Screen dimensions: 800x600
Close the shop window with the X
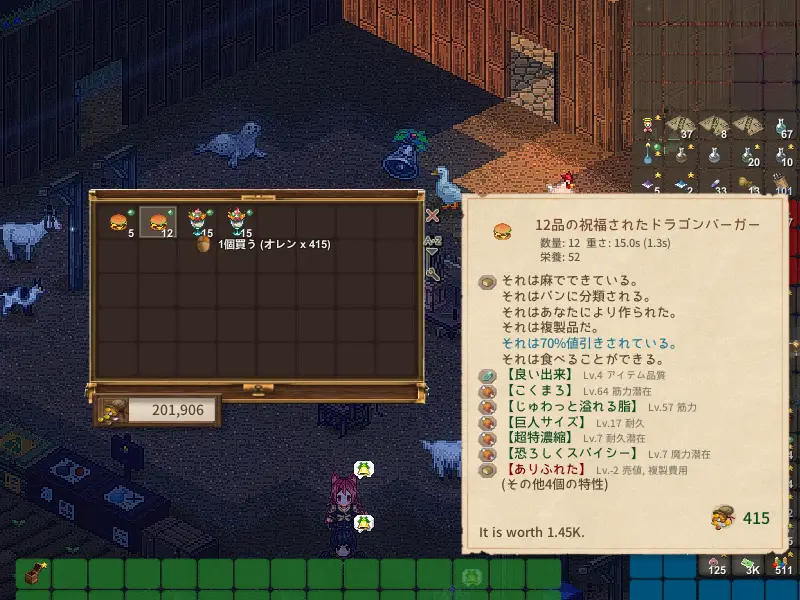pos(432,214)
